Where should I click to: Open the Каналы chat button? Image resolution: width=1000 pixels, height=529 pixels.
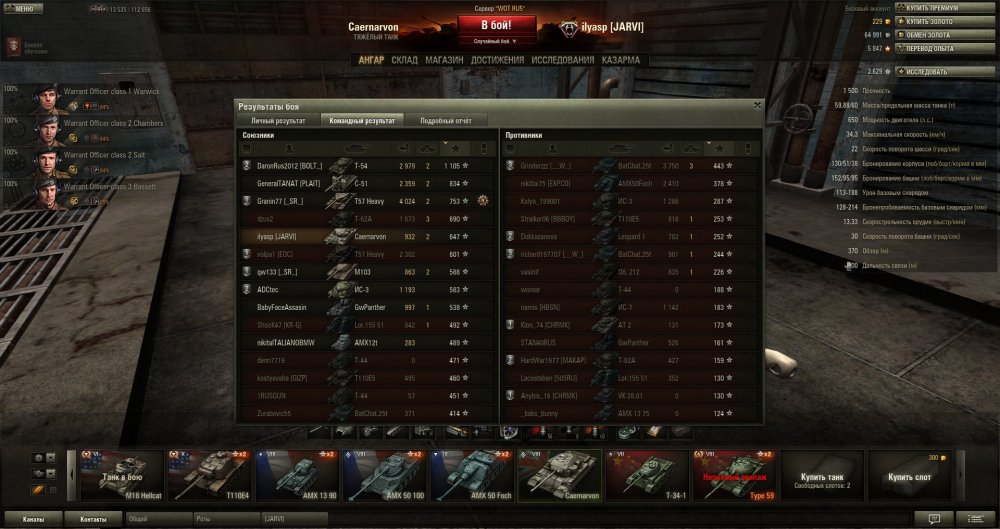tap(33, 519)
